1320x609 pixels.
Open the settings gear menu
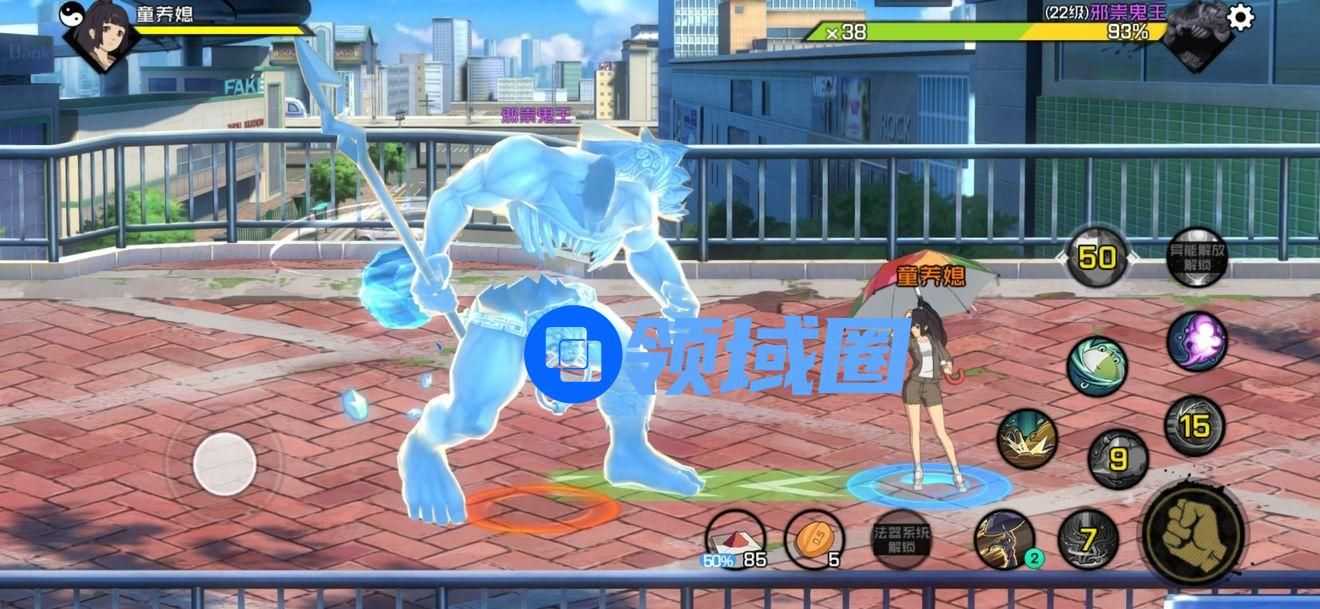coord(1240,18)
